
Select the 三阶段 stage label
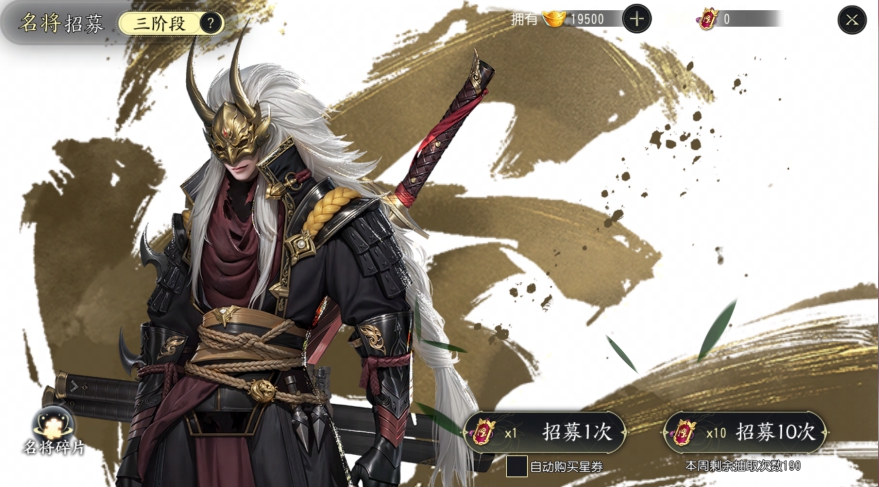point(161,24)
